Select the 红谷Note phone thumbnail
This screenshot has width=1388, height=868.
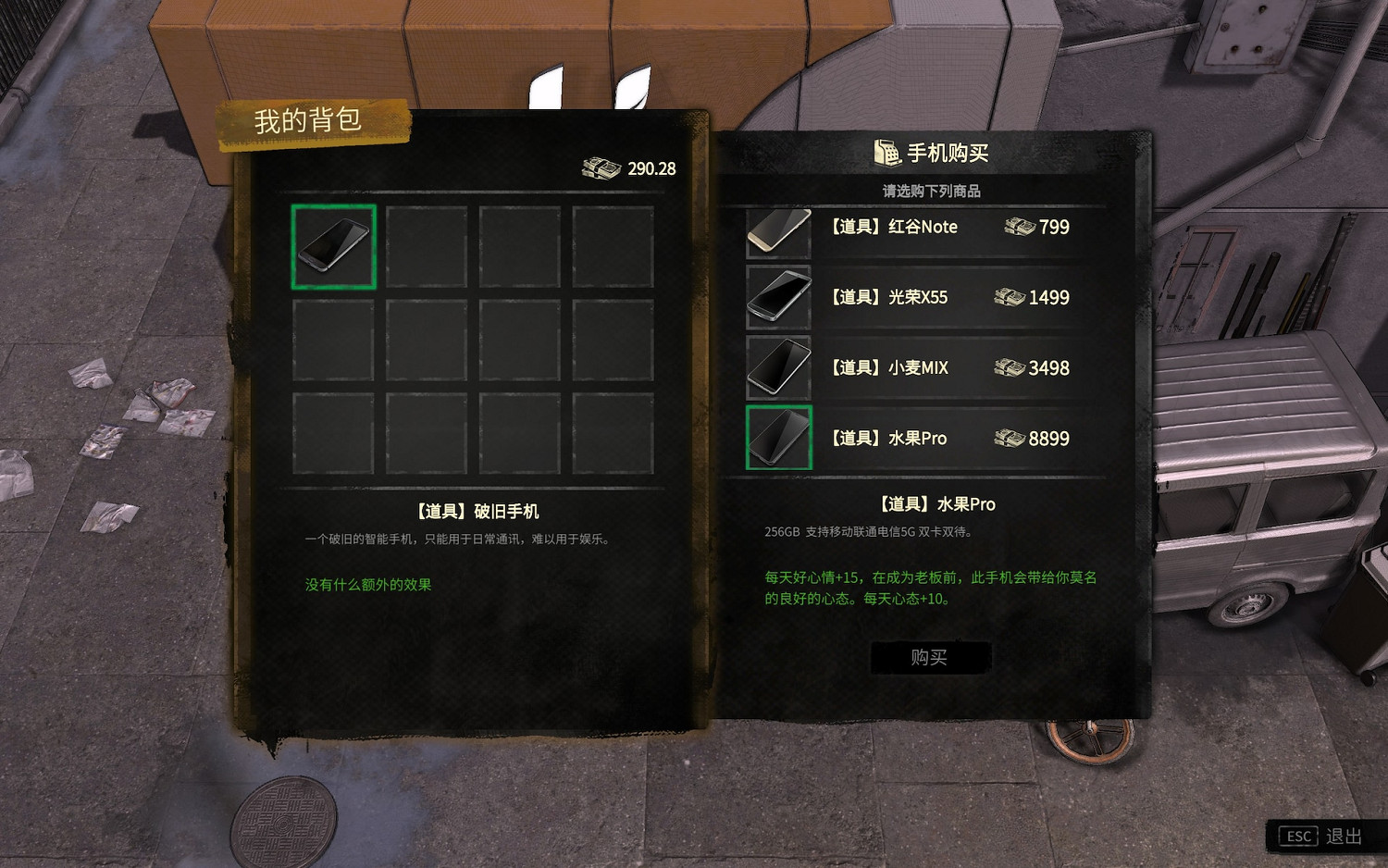click(x=778, y=229)
